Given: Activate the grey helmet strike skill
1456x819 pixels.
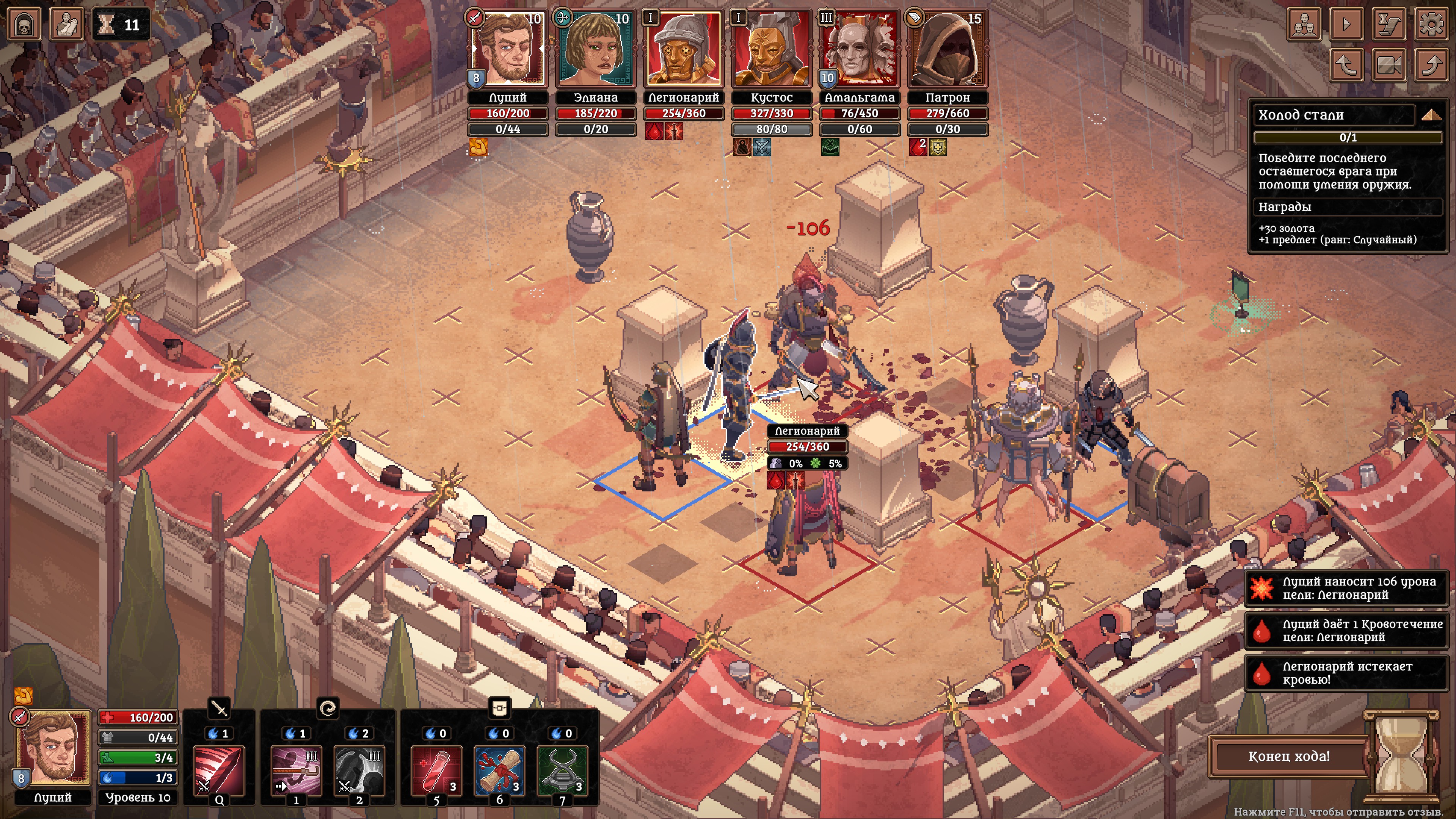Looking at the screenshot, I should 359,770.
